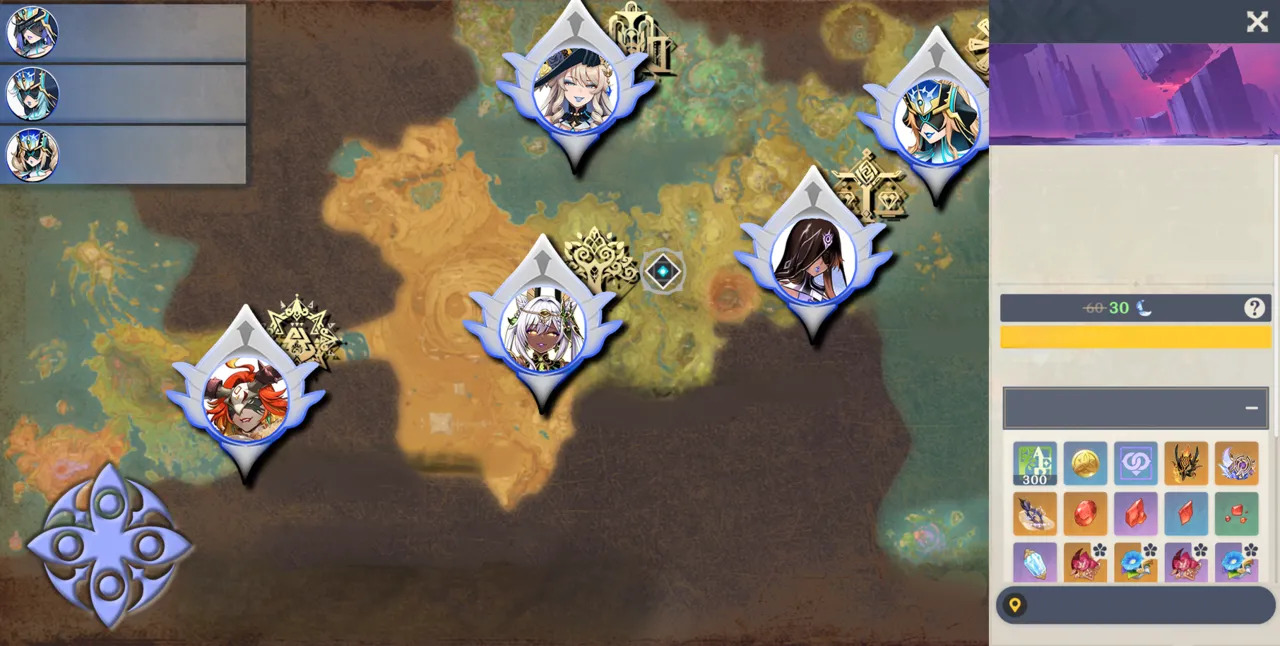1280x646 pixels.
Task: Select the gold Mora coin reward
Action: point(1085,464)
